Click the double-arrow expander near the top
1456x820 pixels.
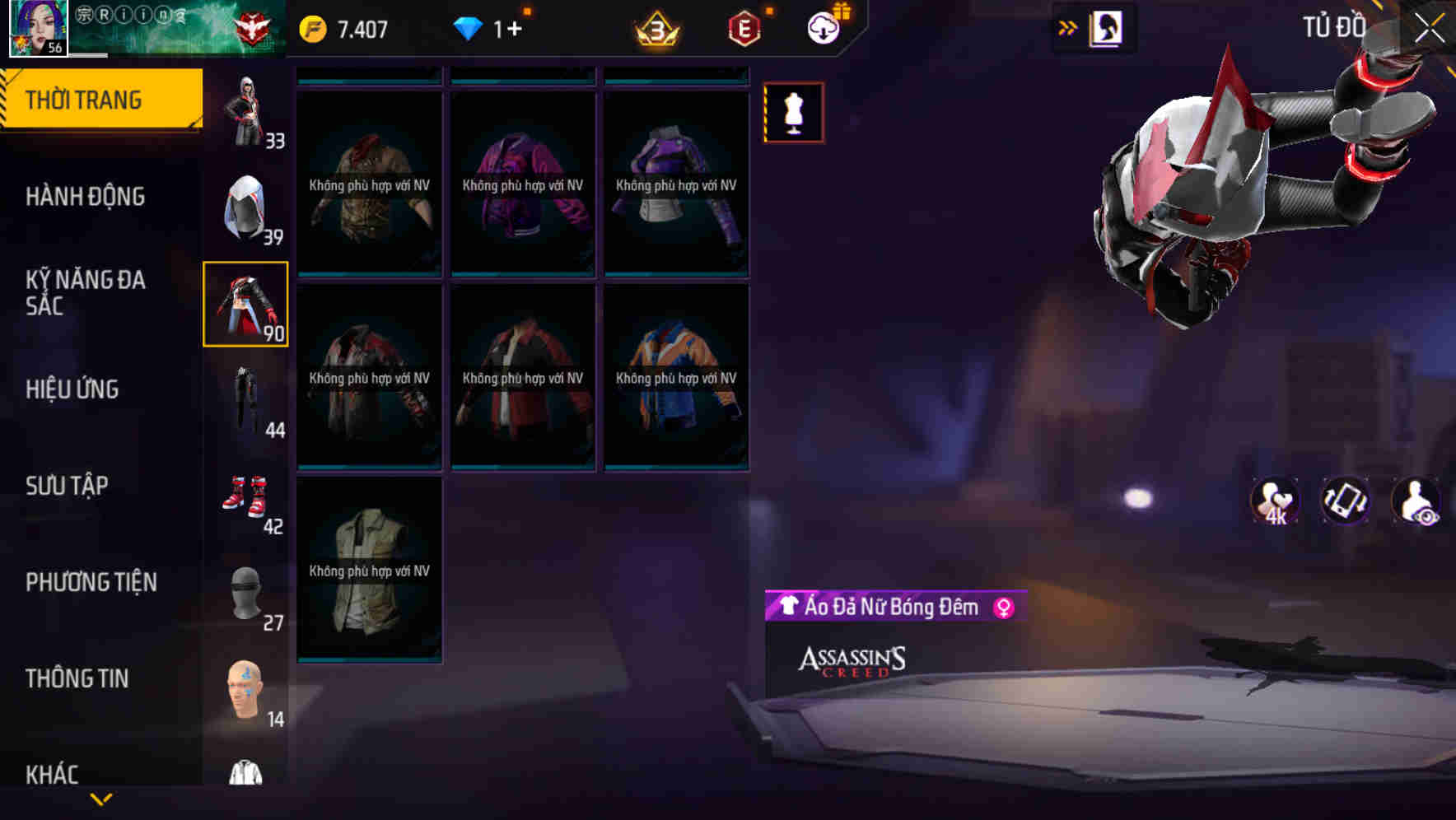coord(1068,26)
